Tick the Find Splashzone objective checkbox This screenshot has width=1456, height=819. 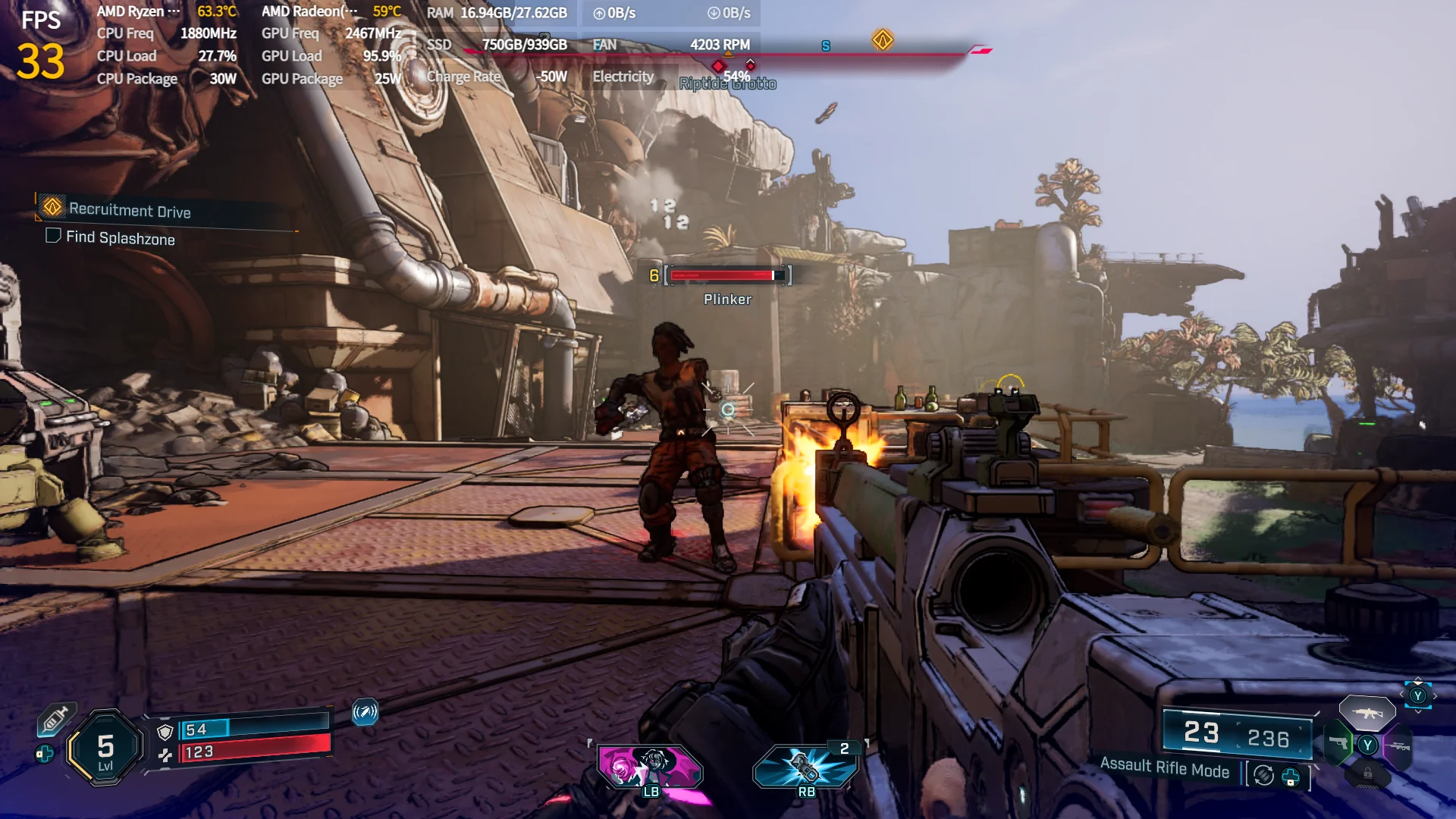tap(53, 236)
